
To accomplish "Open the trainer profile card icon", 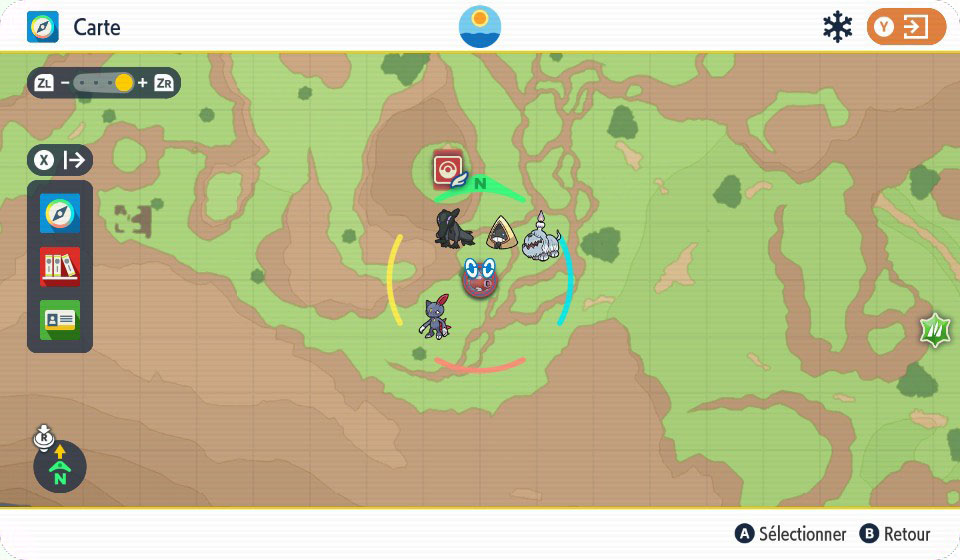I will (x=60, y=319).
